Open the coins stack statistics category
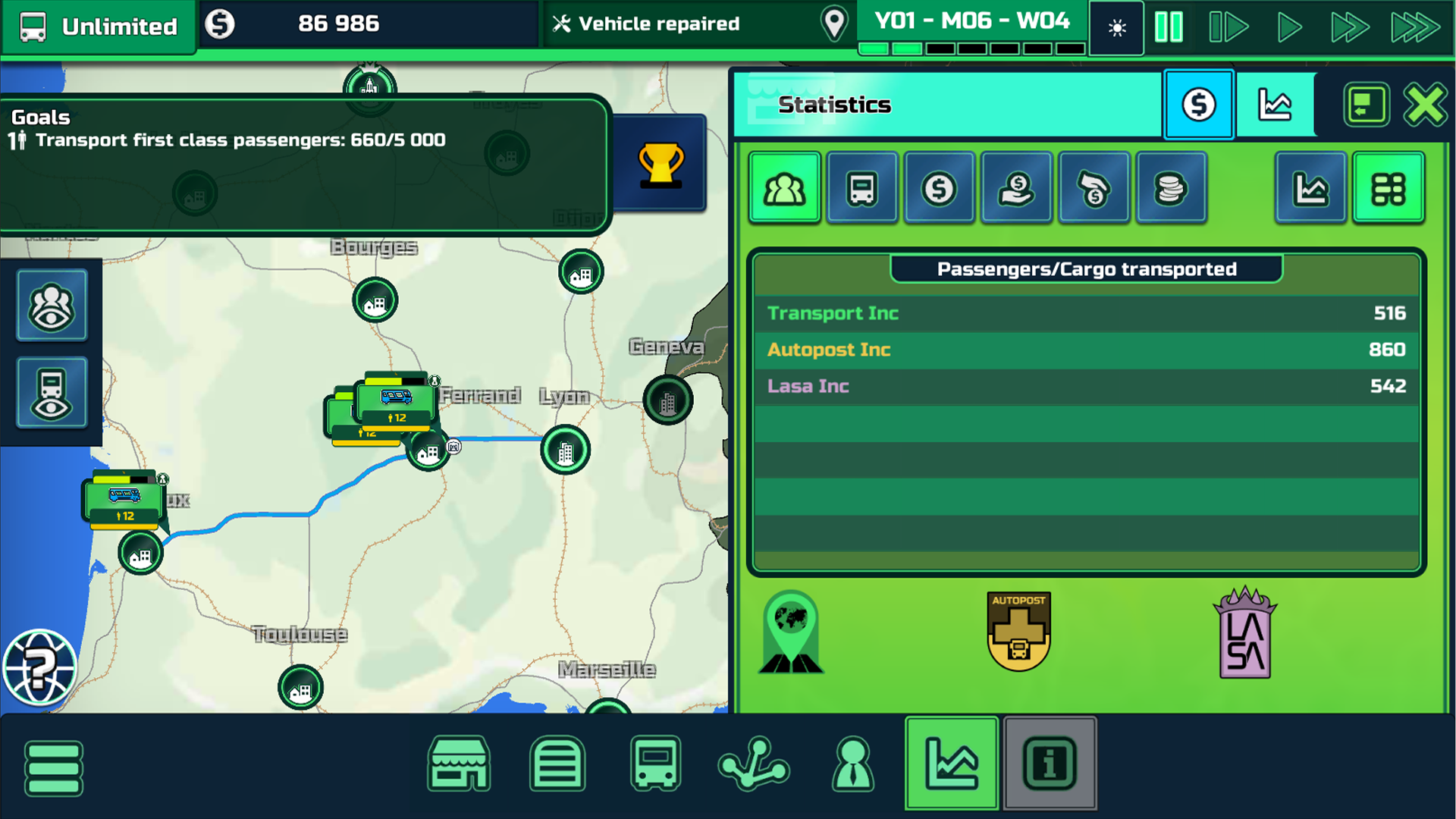1456x819 pixels. (1171, 187)
